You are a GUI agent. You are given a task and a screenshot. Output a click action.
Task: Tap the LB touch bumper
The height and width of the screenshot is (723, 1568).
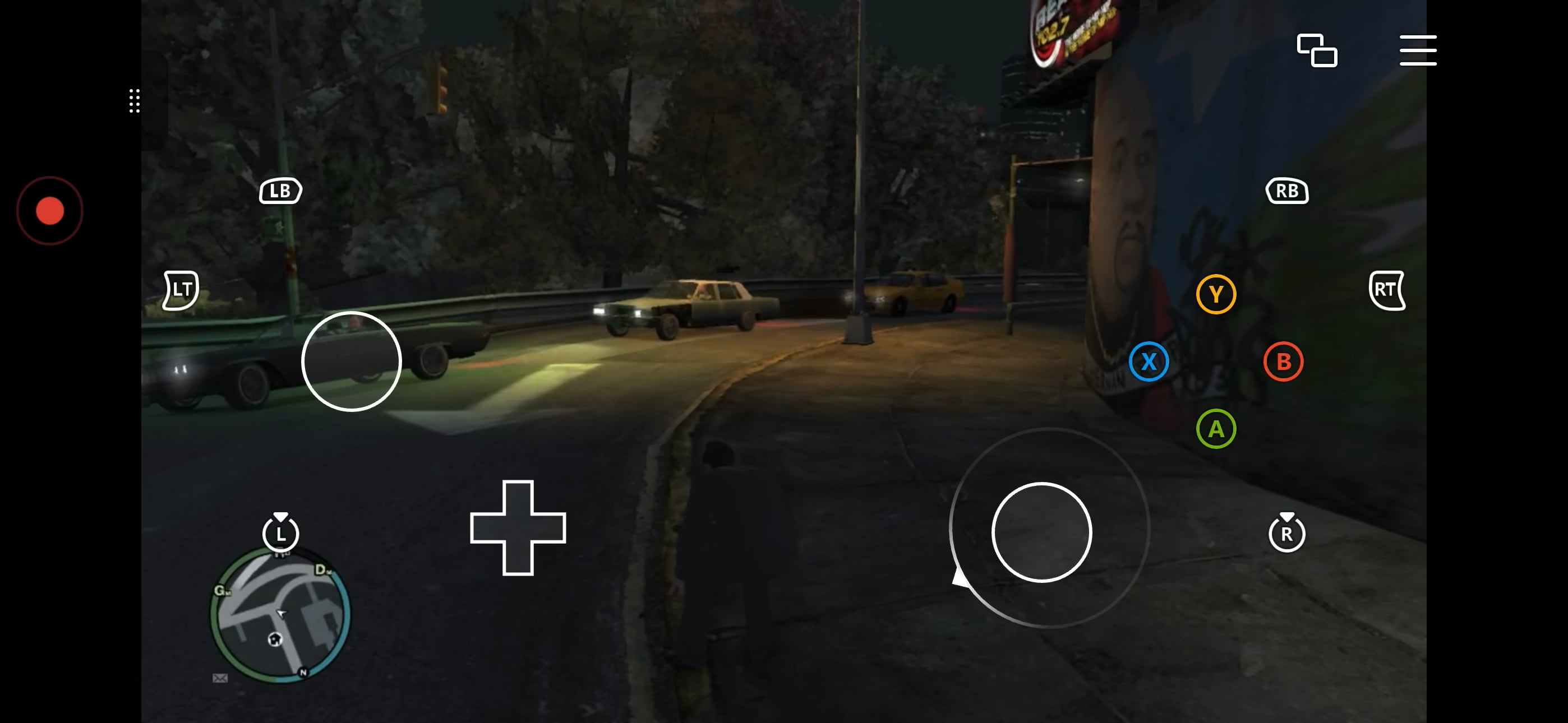pos(280,191)
